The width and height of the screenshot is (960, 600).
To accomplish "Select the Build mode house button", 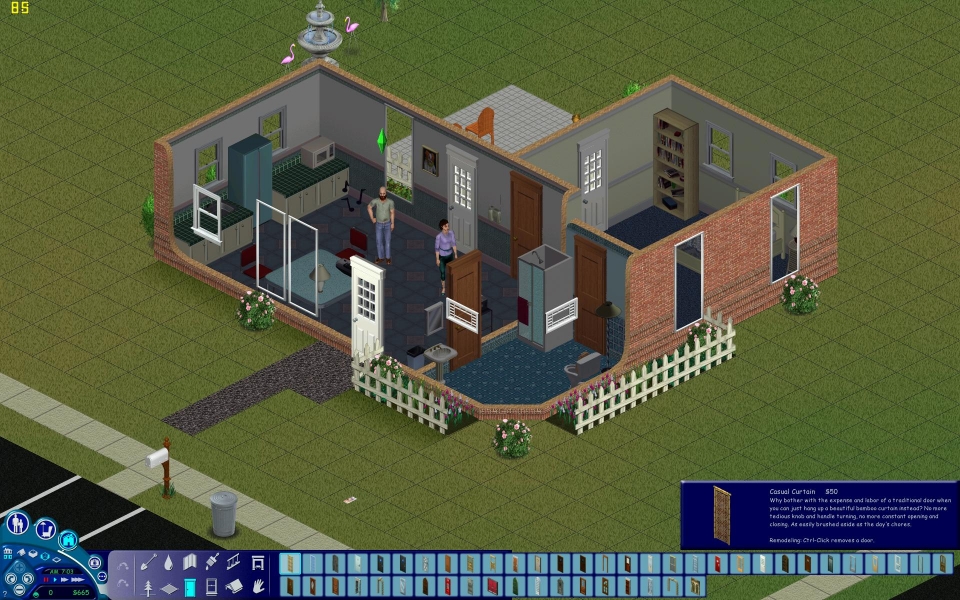I will click(x=69, y=540).
